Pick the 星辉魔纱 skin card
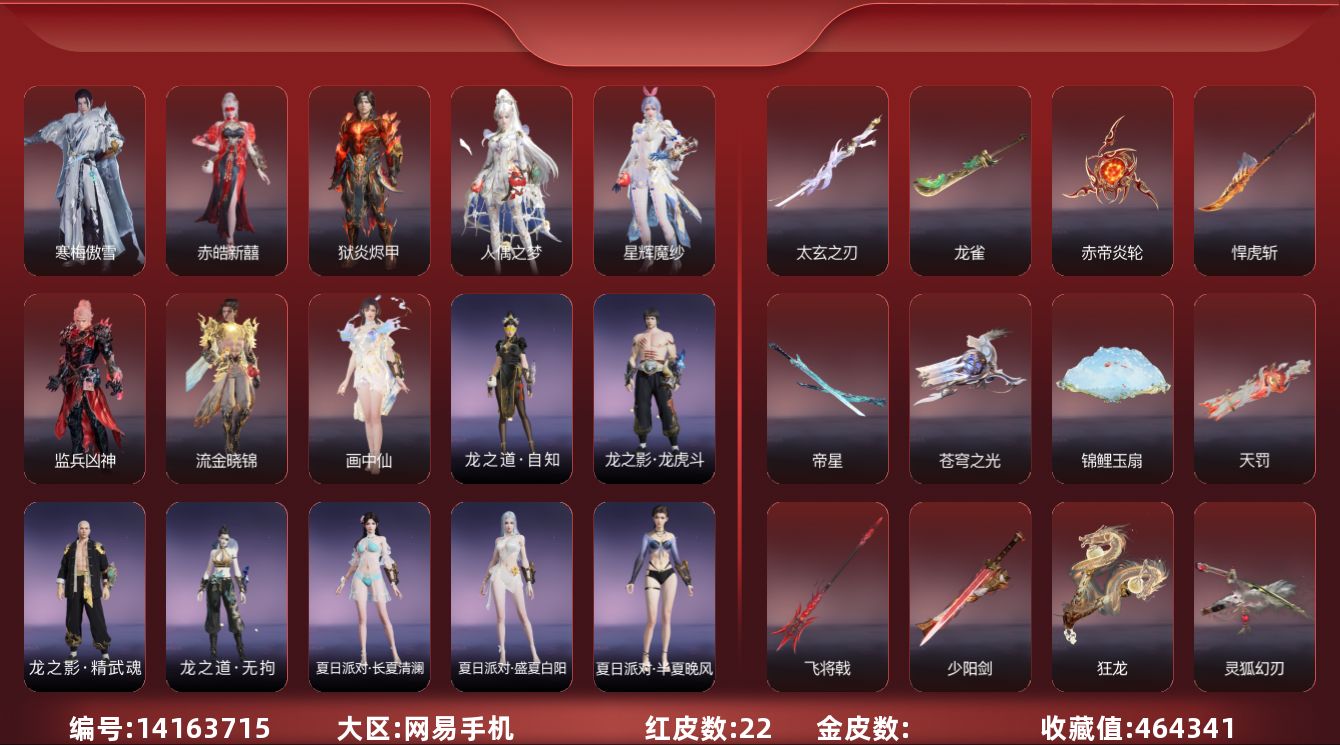The height and width of the screenshot is (745, 1340). click(x=654, y=181)
